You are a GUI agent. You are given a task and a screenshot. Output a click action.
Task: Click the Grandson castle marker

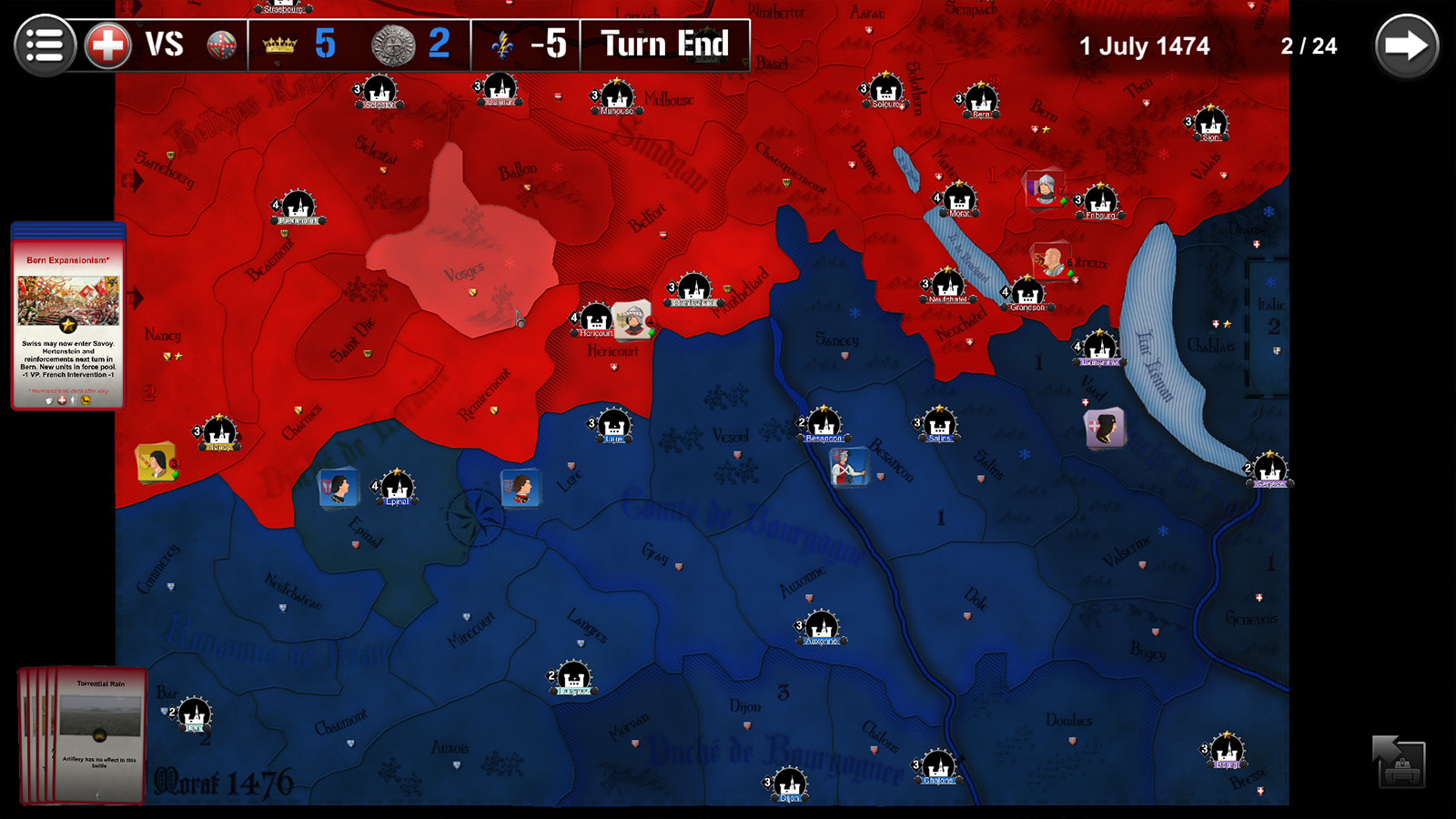[x=1026, y=296]
